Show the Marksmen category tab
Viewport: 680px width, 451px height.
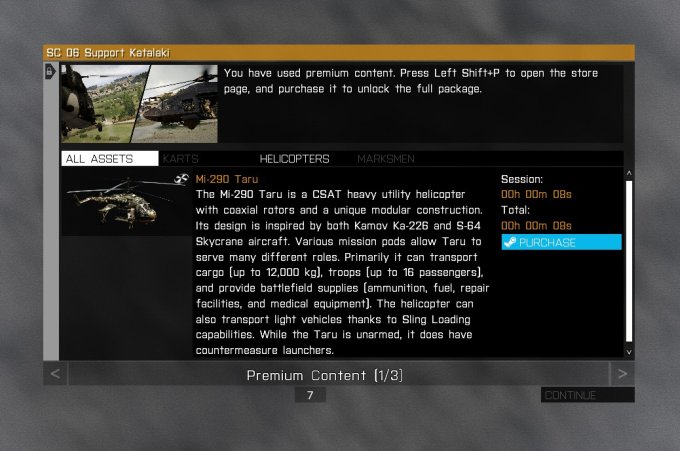pyautogui.click(x=386, y=159)
